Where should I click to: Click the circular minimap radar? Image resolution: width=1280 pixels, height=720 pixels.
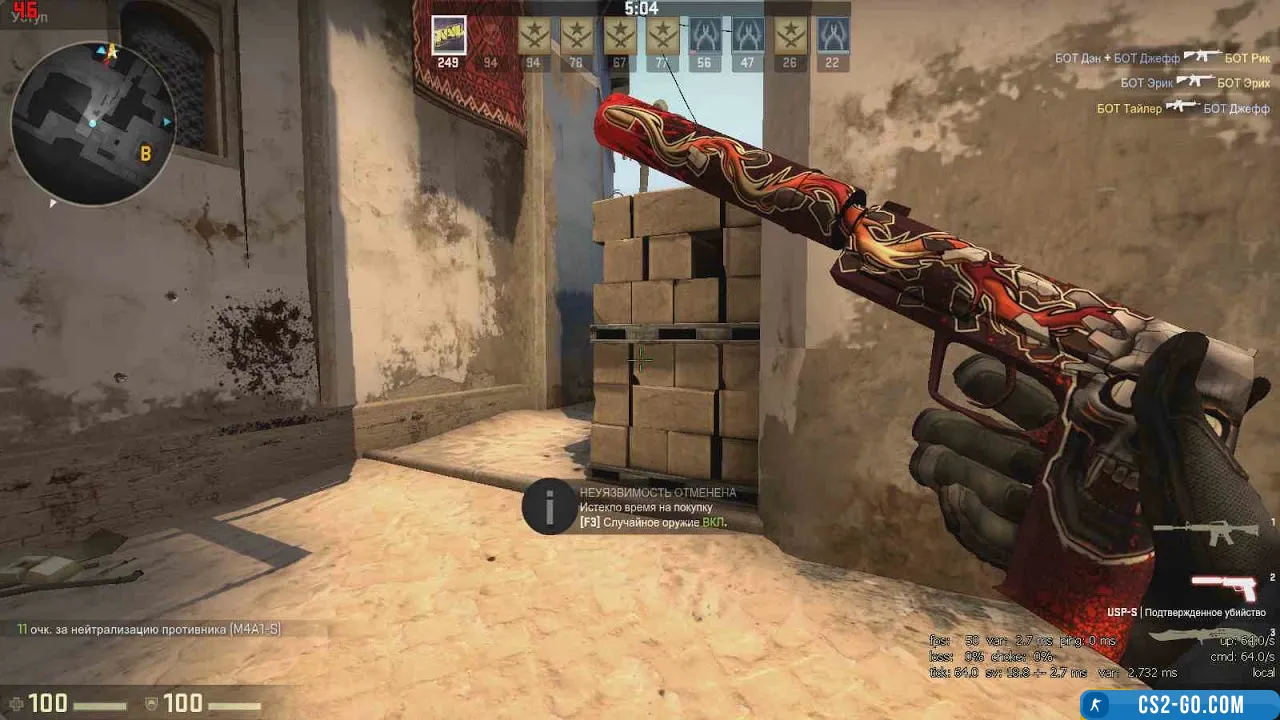(93, 124)
